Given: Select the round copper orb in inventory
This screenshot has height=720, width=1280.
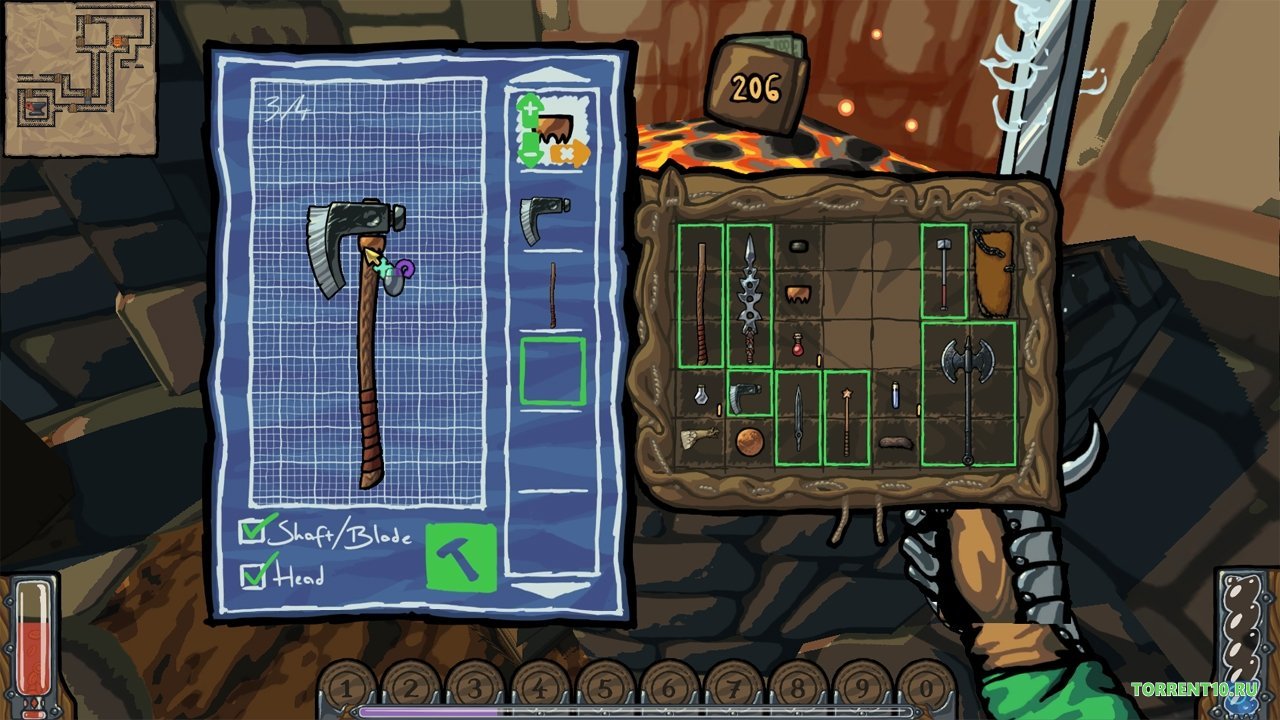Looking at the screenshot, I should pyautogui.click(x=749, y=440).
